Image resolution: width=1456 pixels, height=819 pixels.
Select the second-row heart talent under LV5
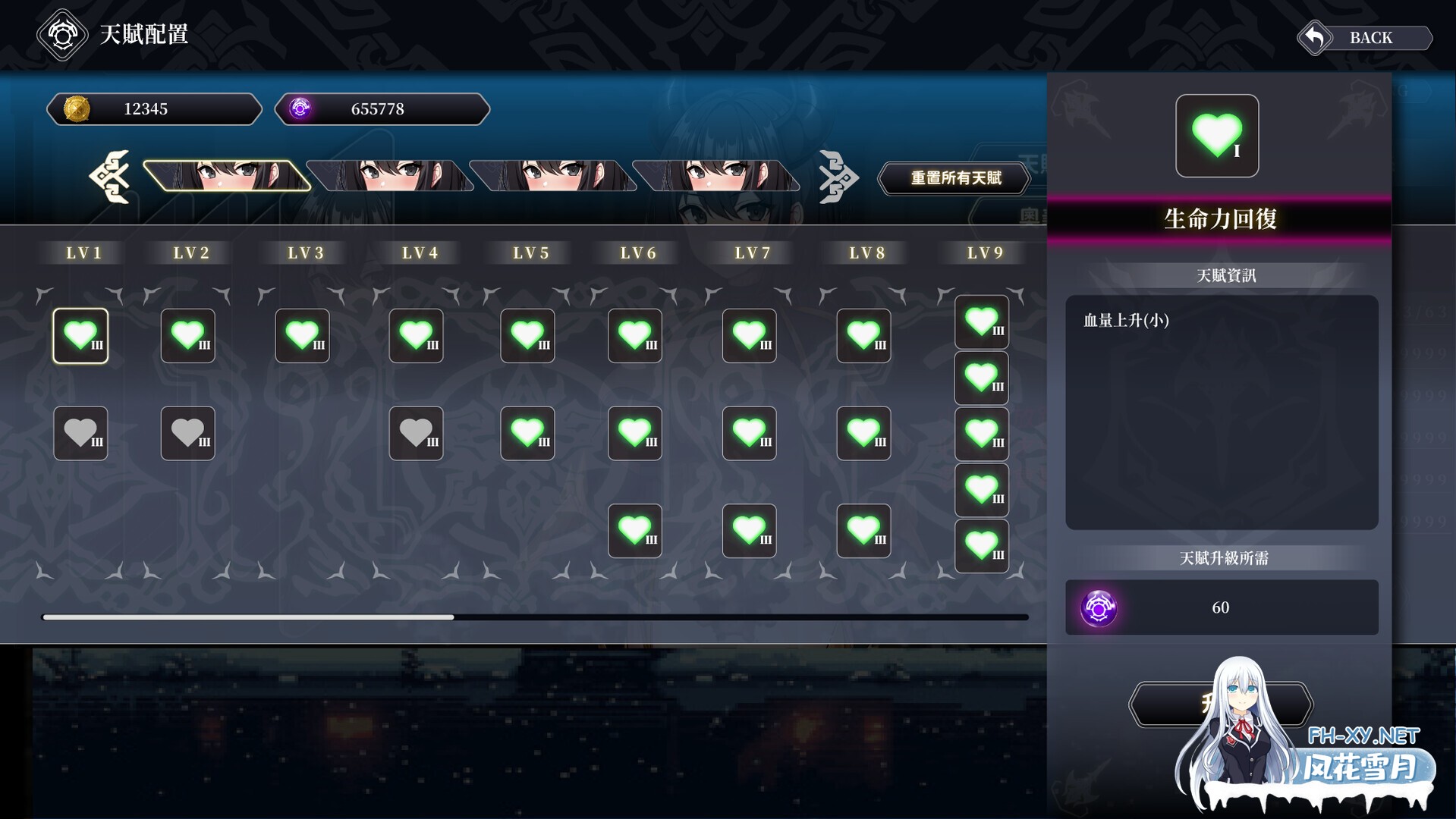click(x=527, y=433)
